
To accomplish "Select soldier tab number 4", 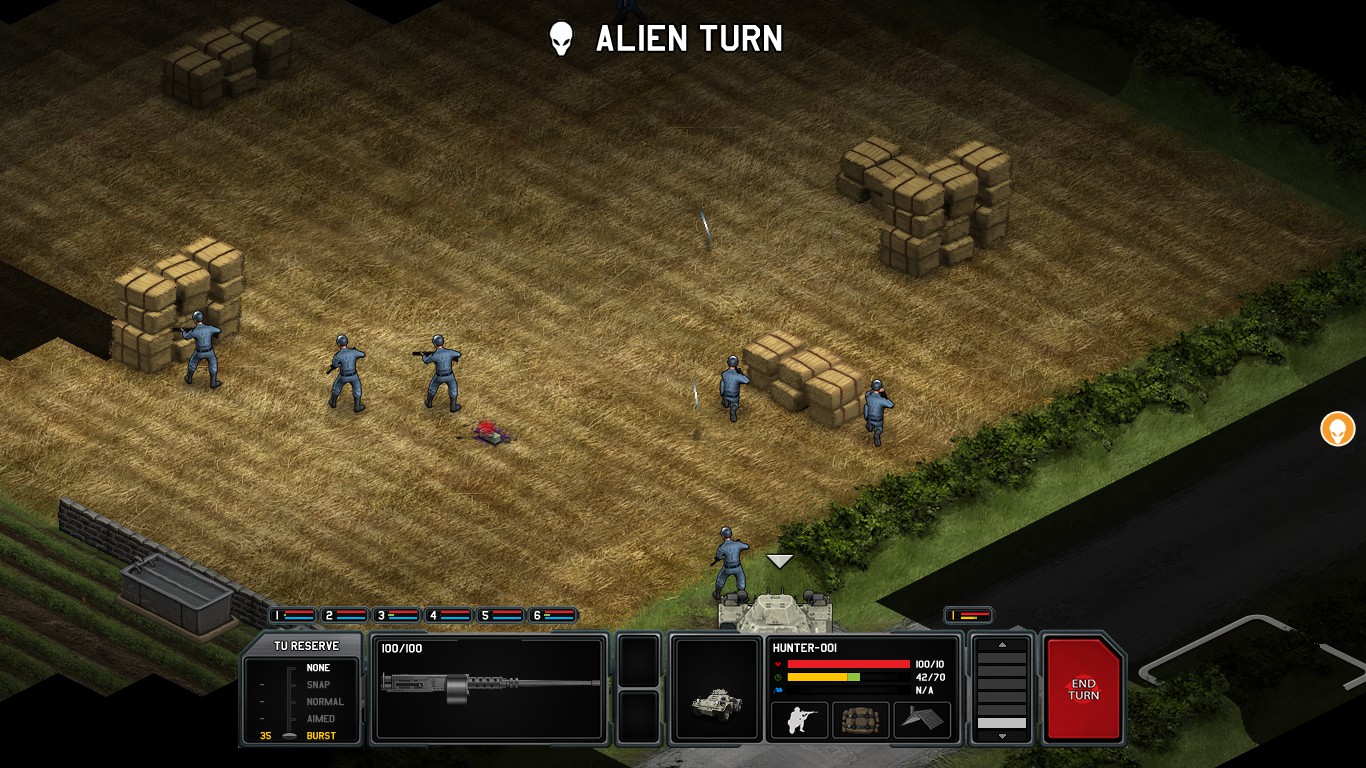I will click(x=449, y=615).
